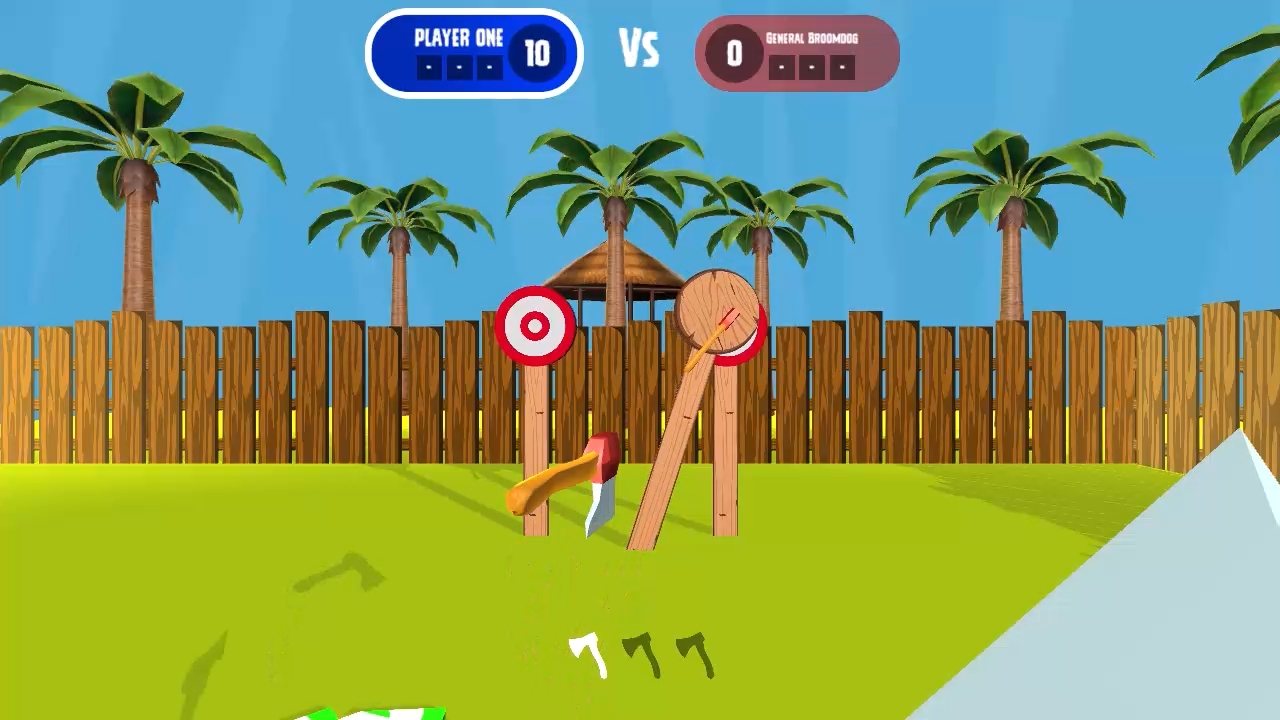Click the red and white bullseye target
The width and height of the screenshot is (1280, 720).
[x=536, y=324]
